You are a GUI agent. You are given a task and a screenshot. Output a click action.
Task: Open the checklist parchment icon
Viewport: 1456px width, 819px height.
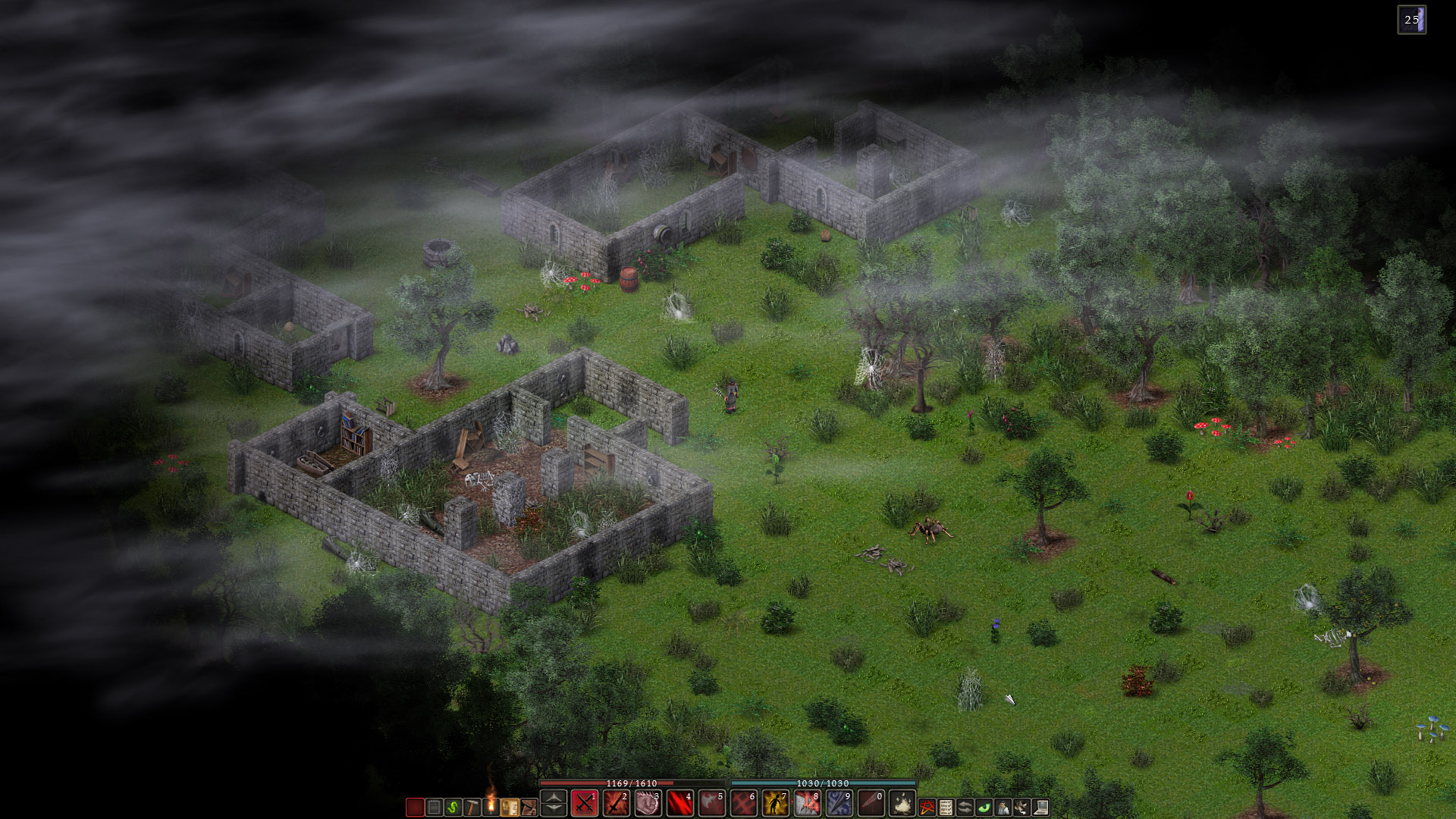(x=946, y=808)
